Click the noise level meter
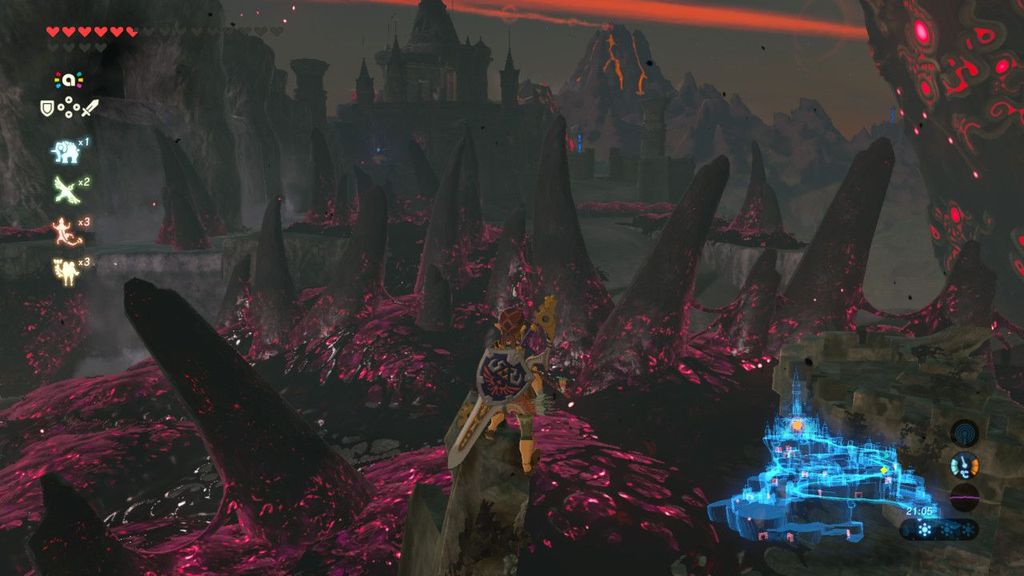1024x576 pixels. [x=964, y=498]
